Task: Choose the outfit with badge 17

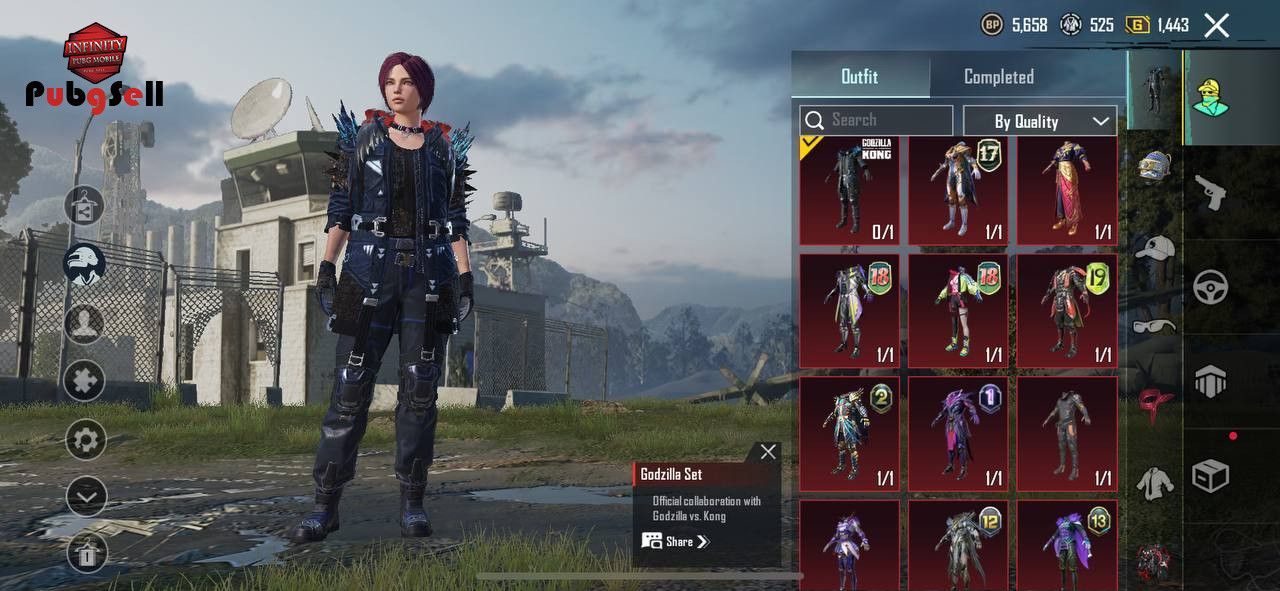Action: tap(958, 191)
